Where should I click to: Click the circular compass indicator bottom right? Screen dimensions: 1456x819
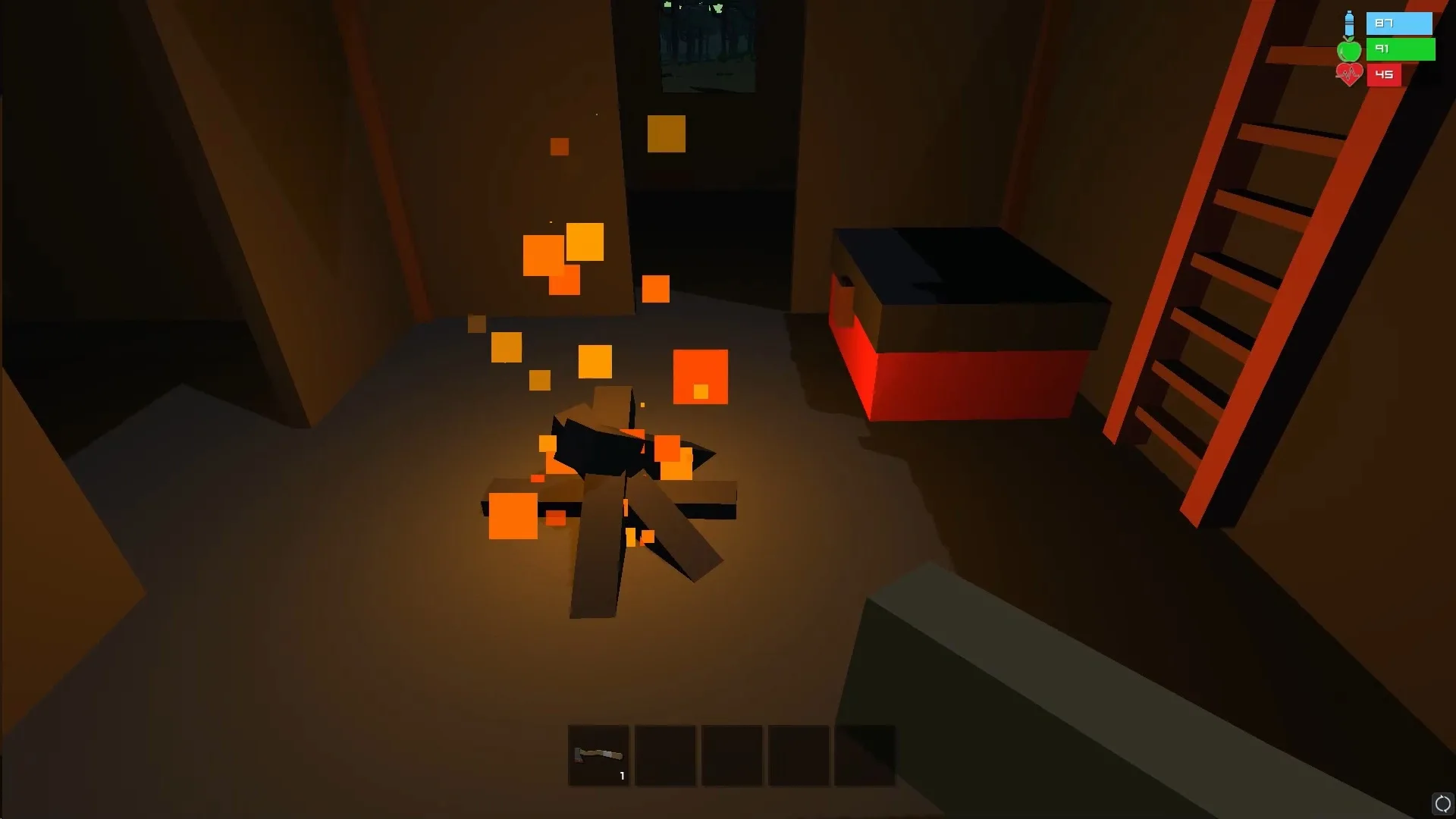point(1443,804)
